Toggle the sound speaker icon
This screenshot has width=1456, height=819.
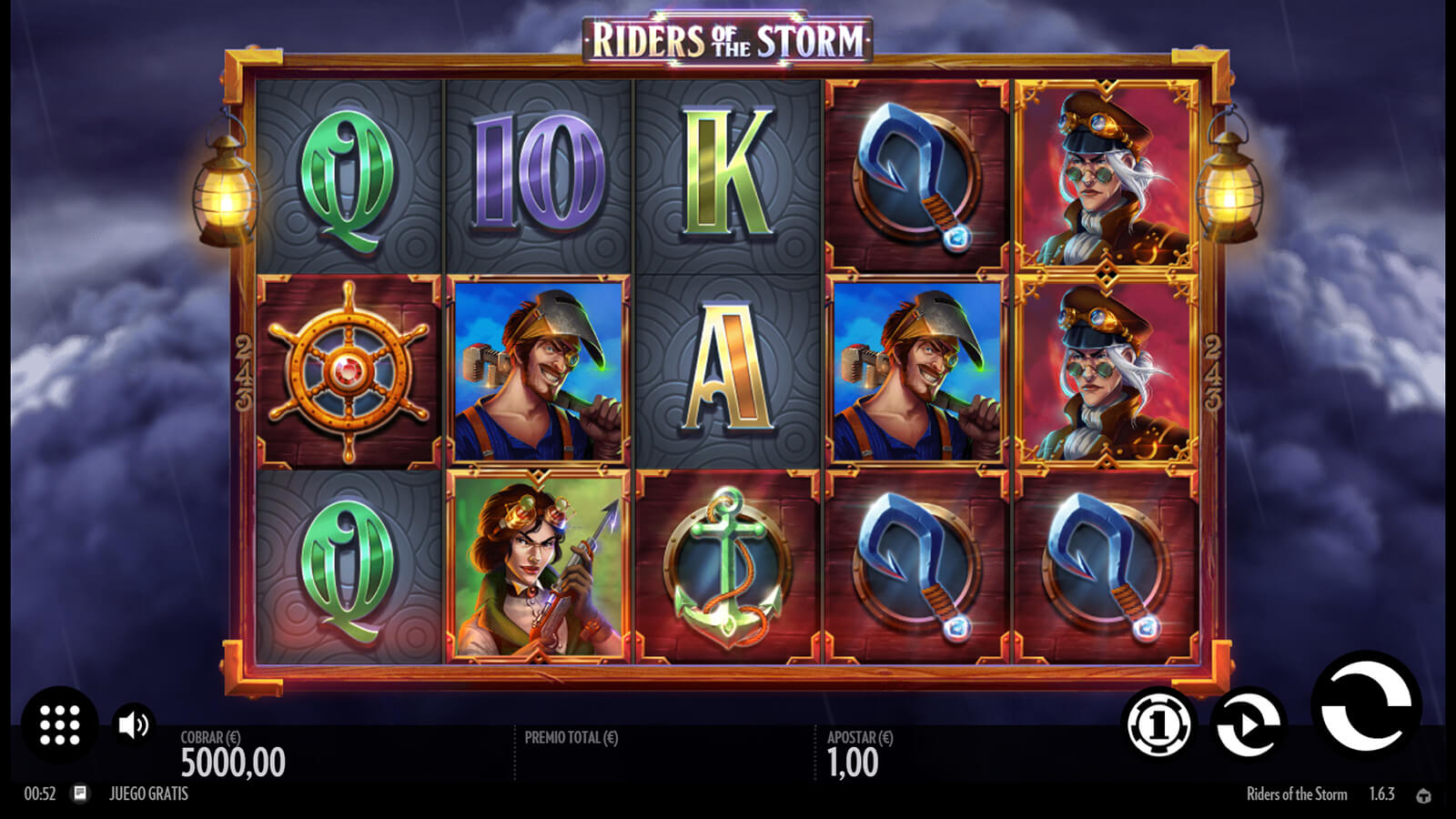point(134,724)
